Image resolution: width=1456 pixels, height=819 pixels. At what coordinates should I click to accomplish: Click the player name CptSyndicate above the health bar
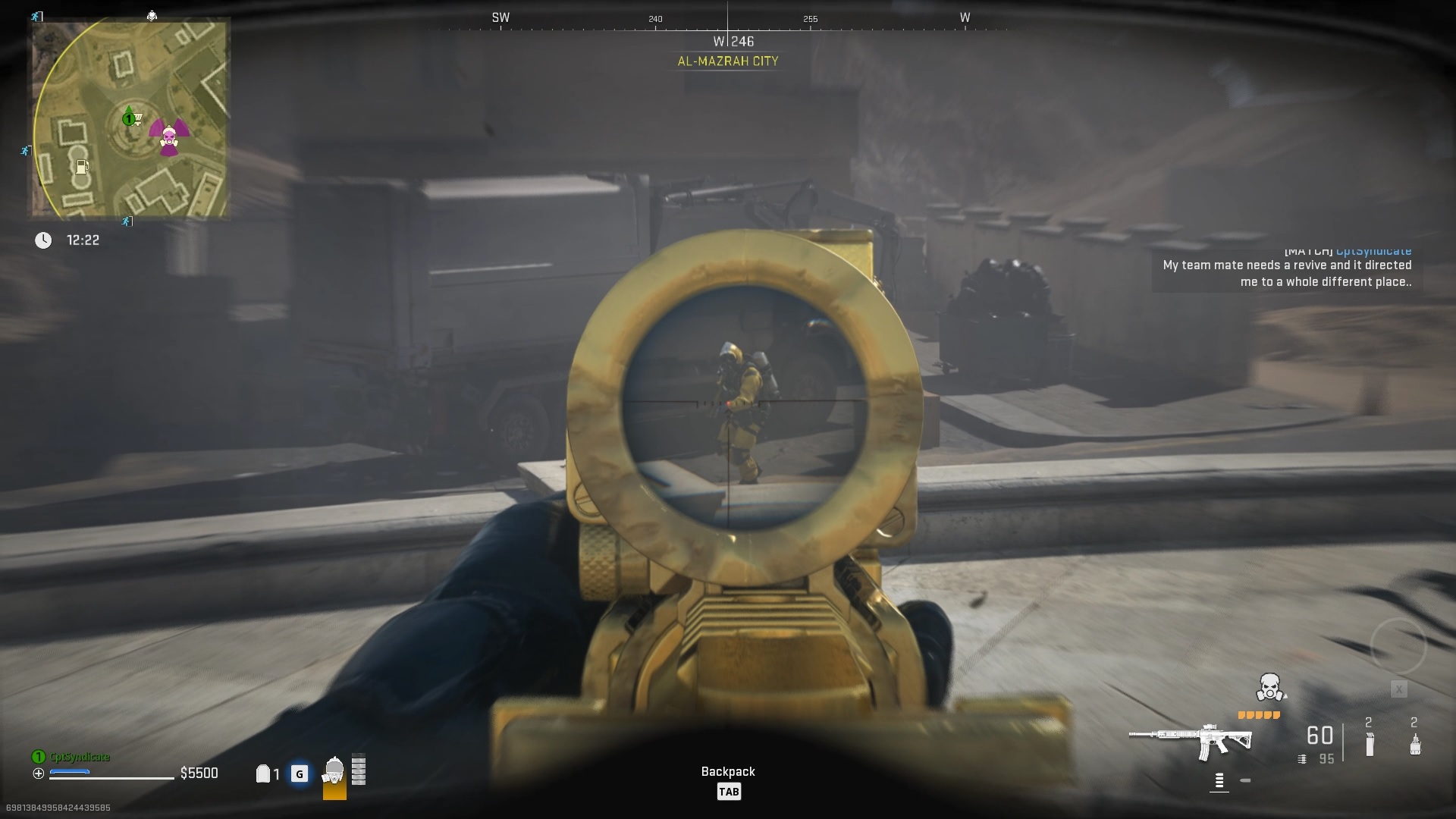(78, 756)
